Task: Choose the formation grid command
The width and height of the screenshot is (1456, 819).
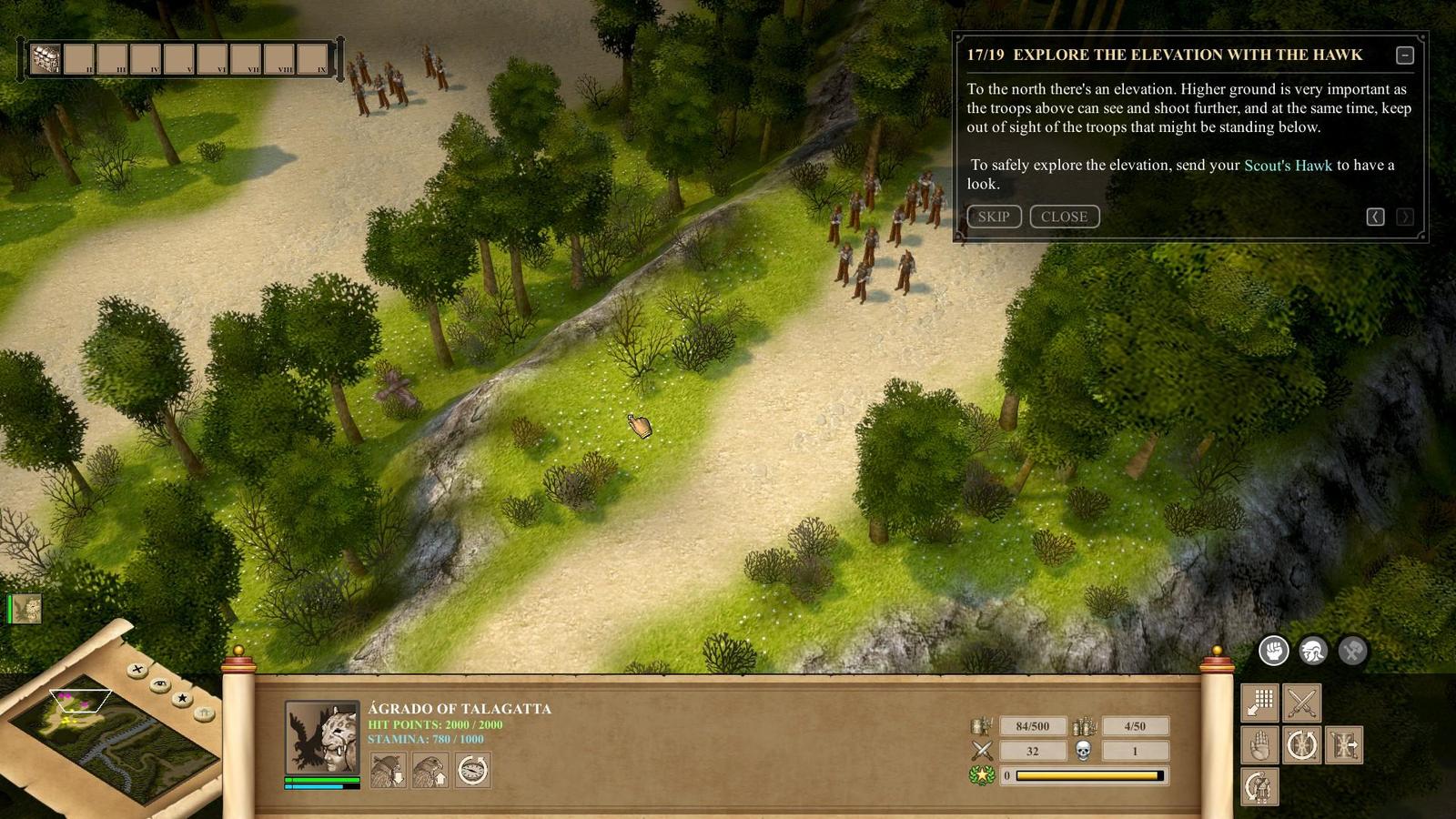Action: (x=1260, y=703)
